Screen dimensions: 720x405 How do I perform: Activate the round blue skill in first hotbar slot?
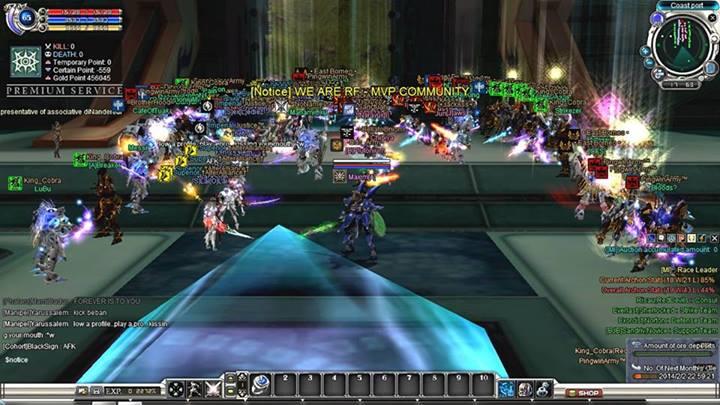click(261, 385)
